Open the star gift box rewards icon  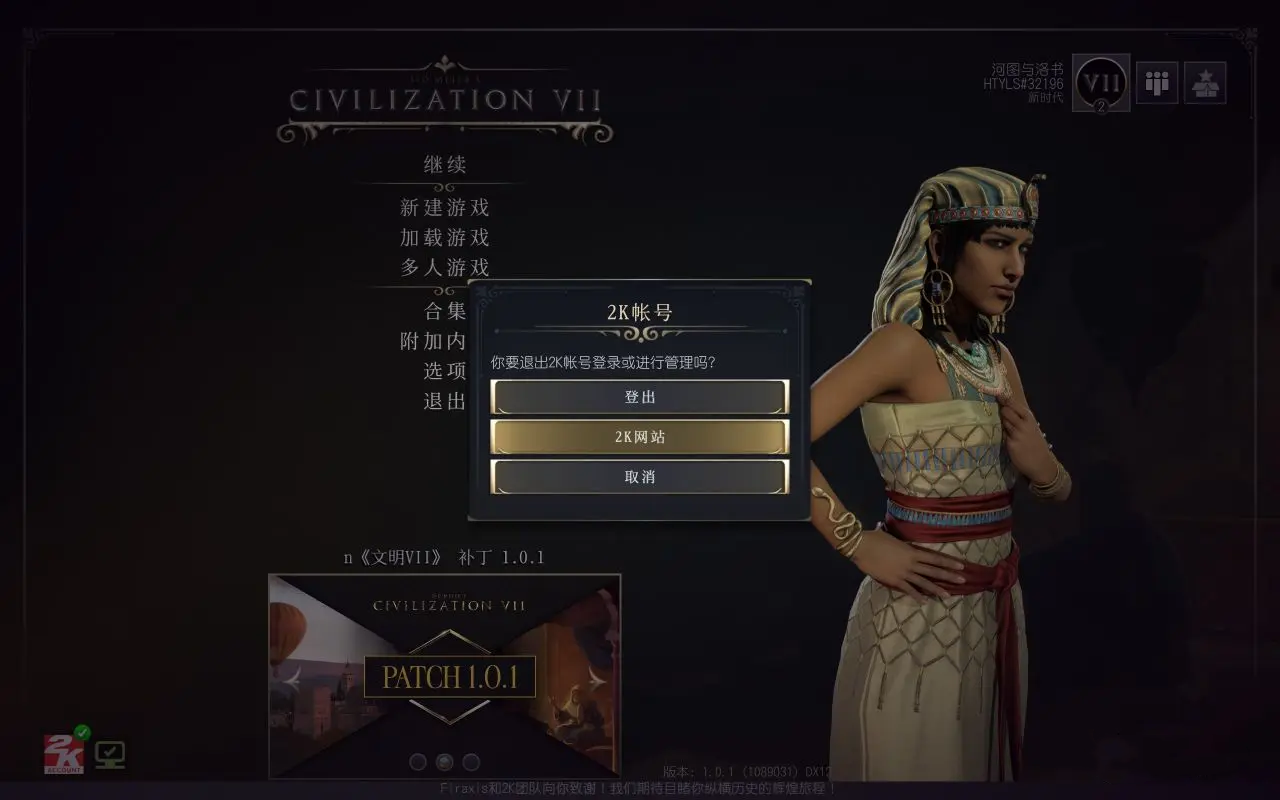point(1205,83)
